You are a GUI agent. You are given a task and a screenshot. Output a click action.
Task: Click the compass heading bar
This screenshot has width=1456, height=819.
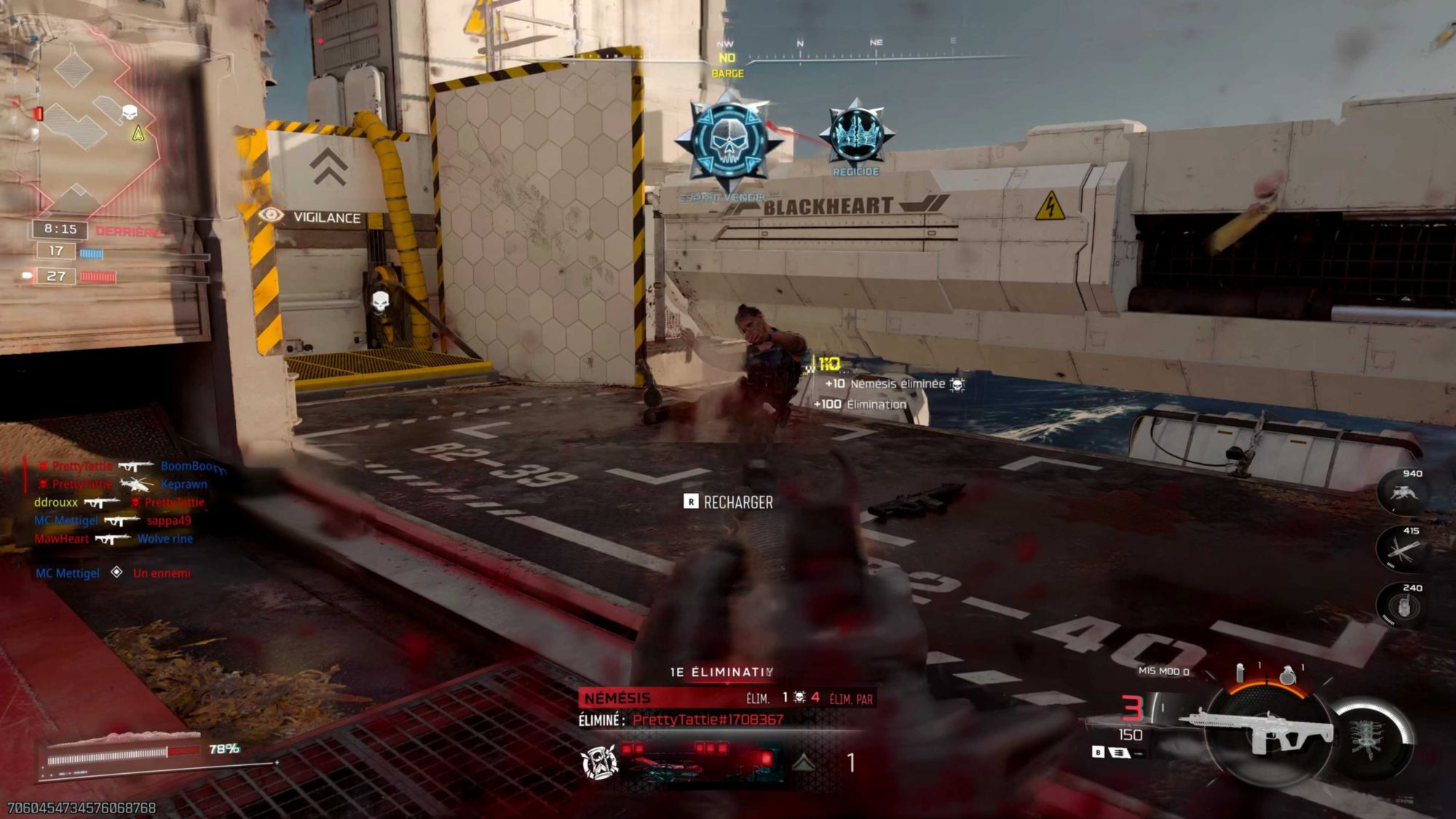click(874, 52)
